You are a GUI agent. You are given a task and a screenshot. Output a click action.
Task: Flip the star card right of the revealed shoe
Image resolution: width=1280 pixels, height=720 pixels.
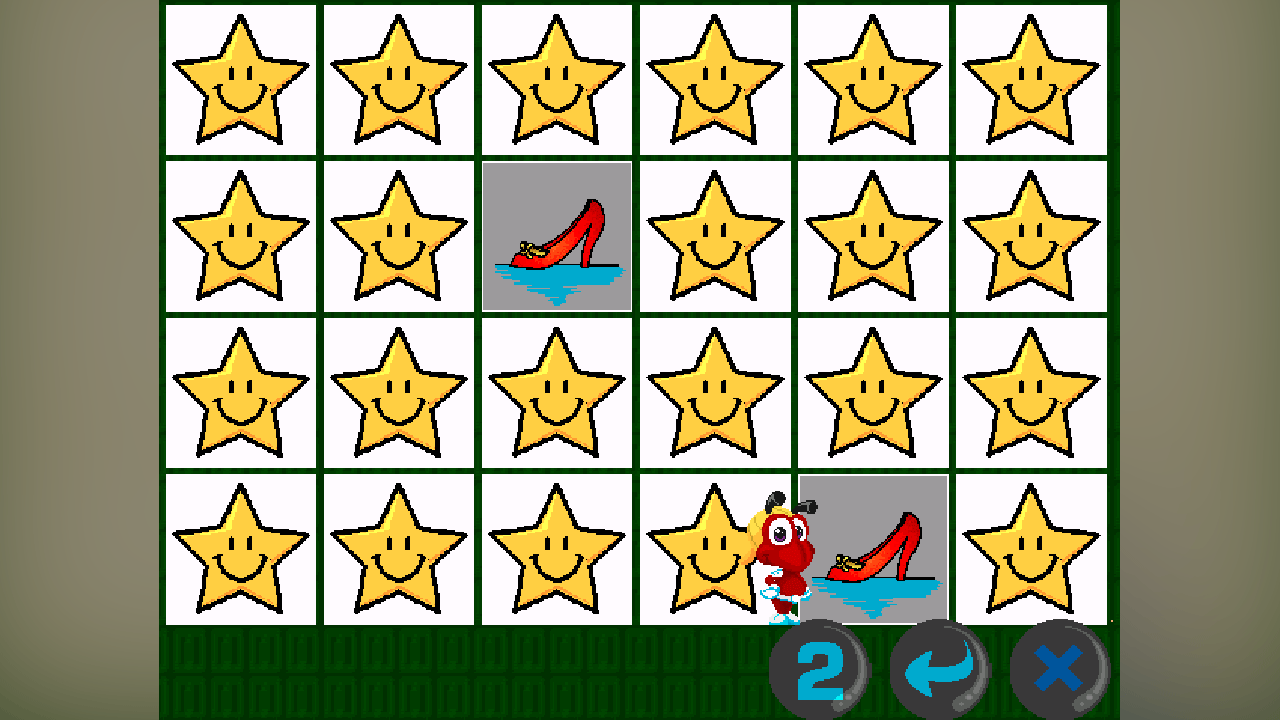click(714, 237)
